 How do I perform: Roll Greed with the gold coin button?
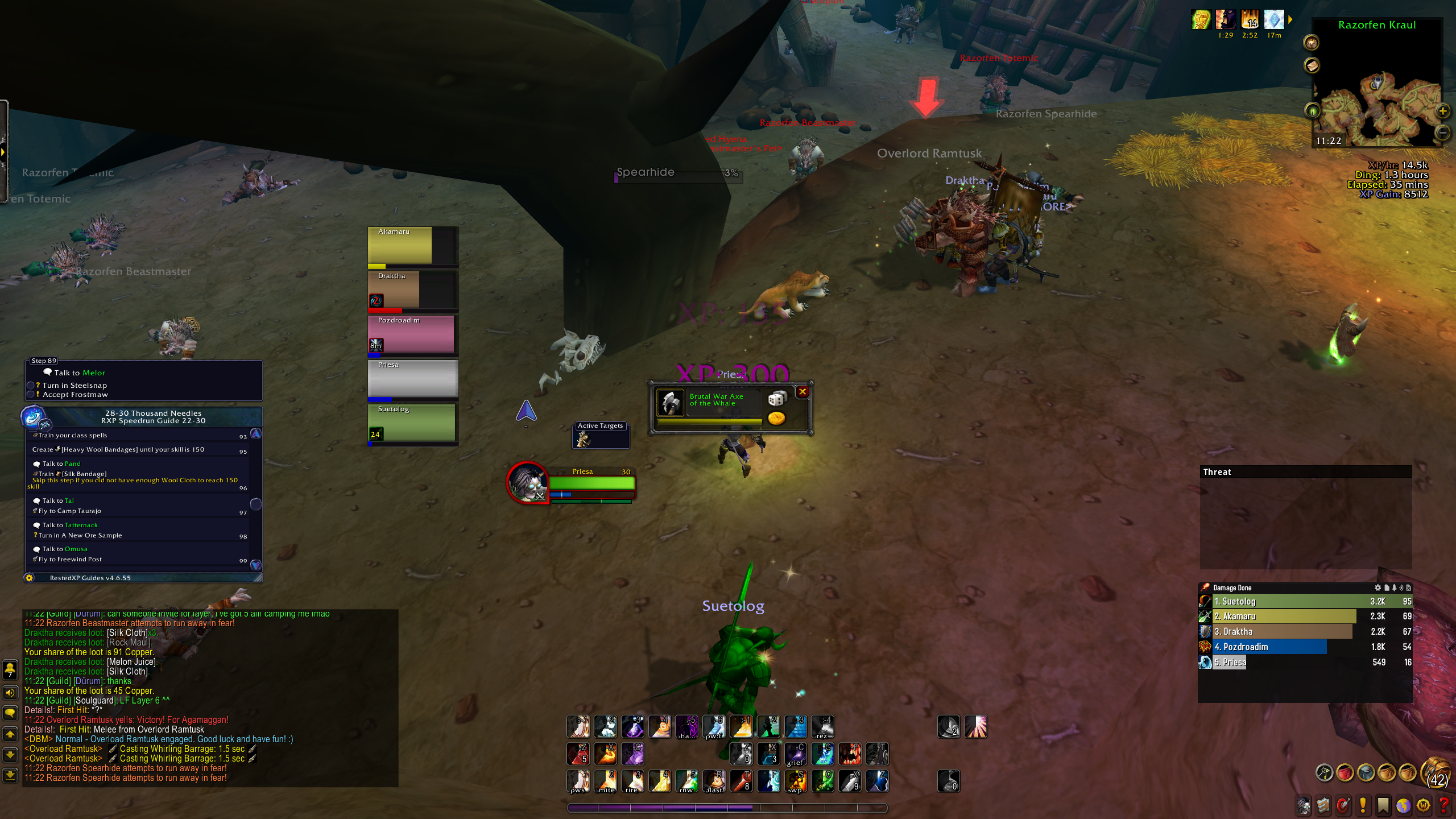tap(776, 419)
